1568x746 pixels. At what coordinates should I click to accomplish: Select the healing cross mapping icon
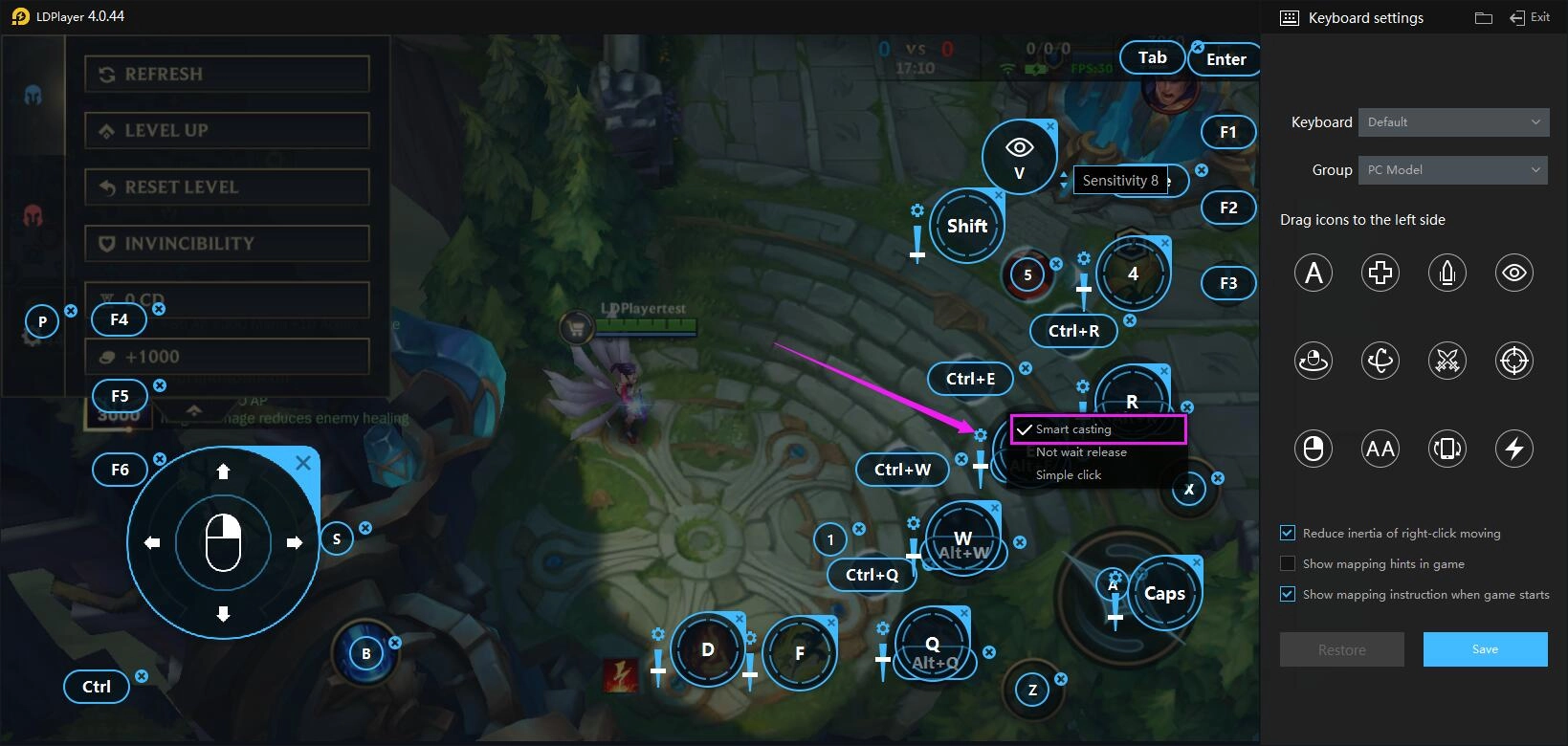pyautogui.click(x=1380, y=273)
